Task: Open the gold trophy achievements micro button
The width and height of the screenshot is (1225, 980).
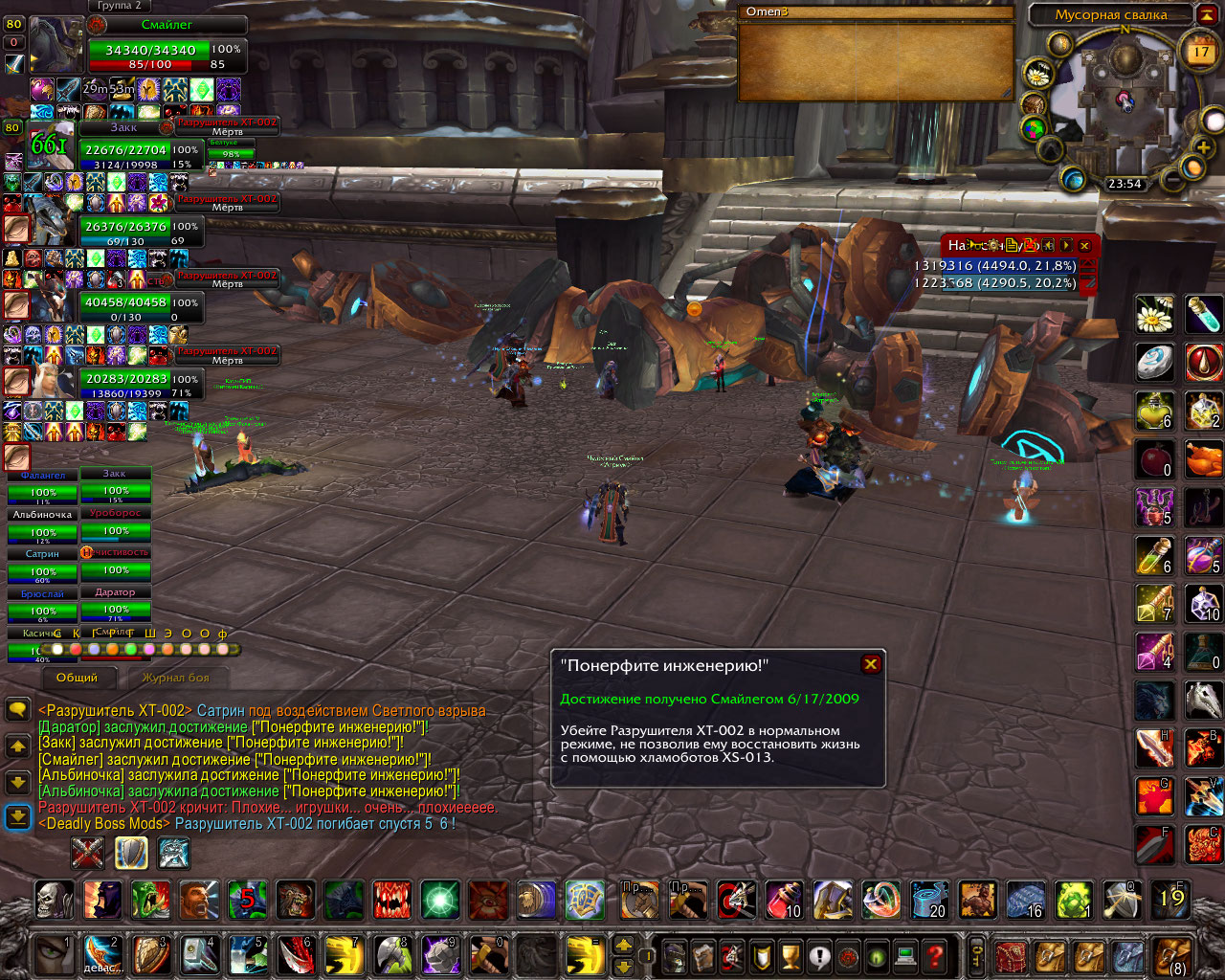Action: (790, 955)
